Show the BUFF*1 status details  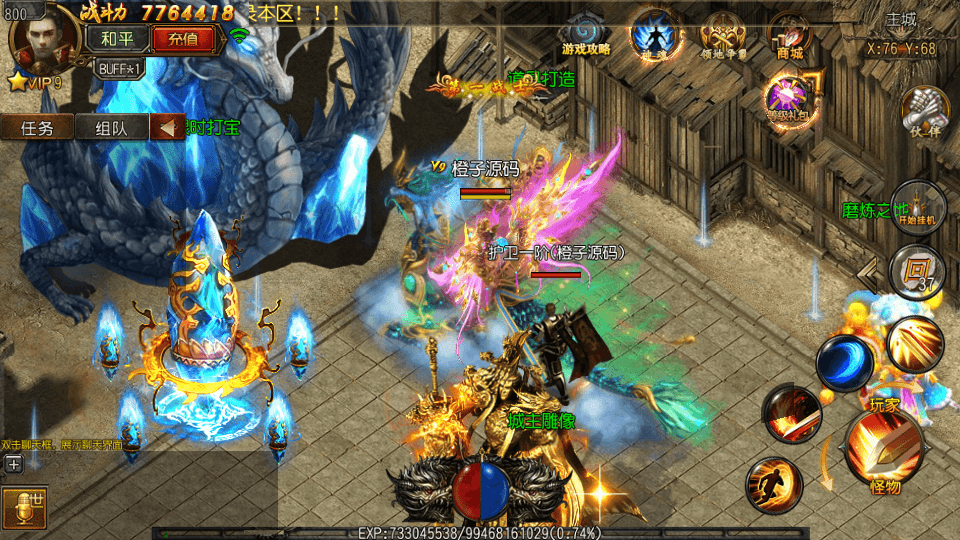point(120,68)
